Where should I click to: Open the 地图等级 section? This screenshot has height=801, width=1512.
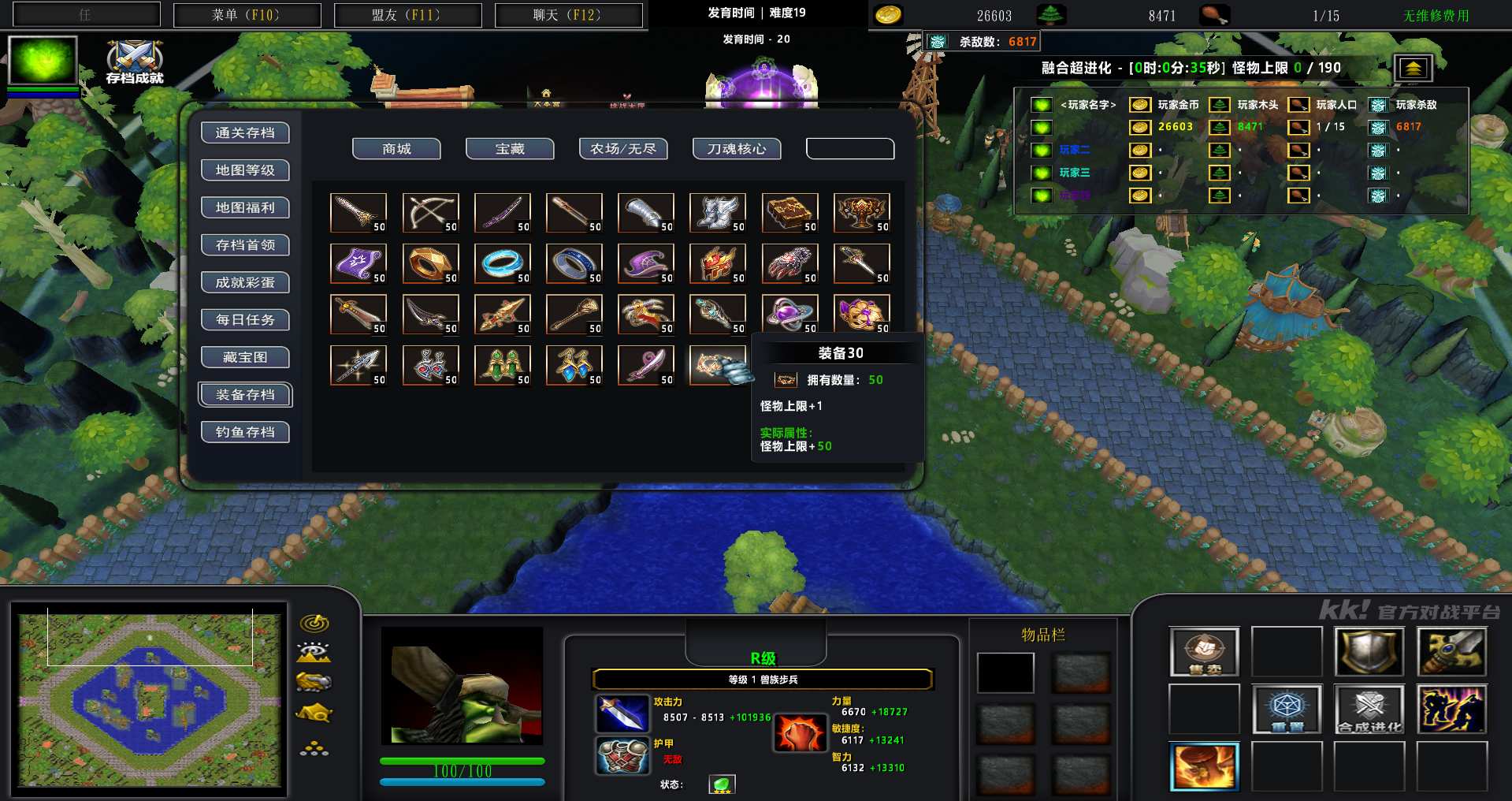click(x=245, y=170)
